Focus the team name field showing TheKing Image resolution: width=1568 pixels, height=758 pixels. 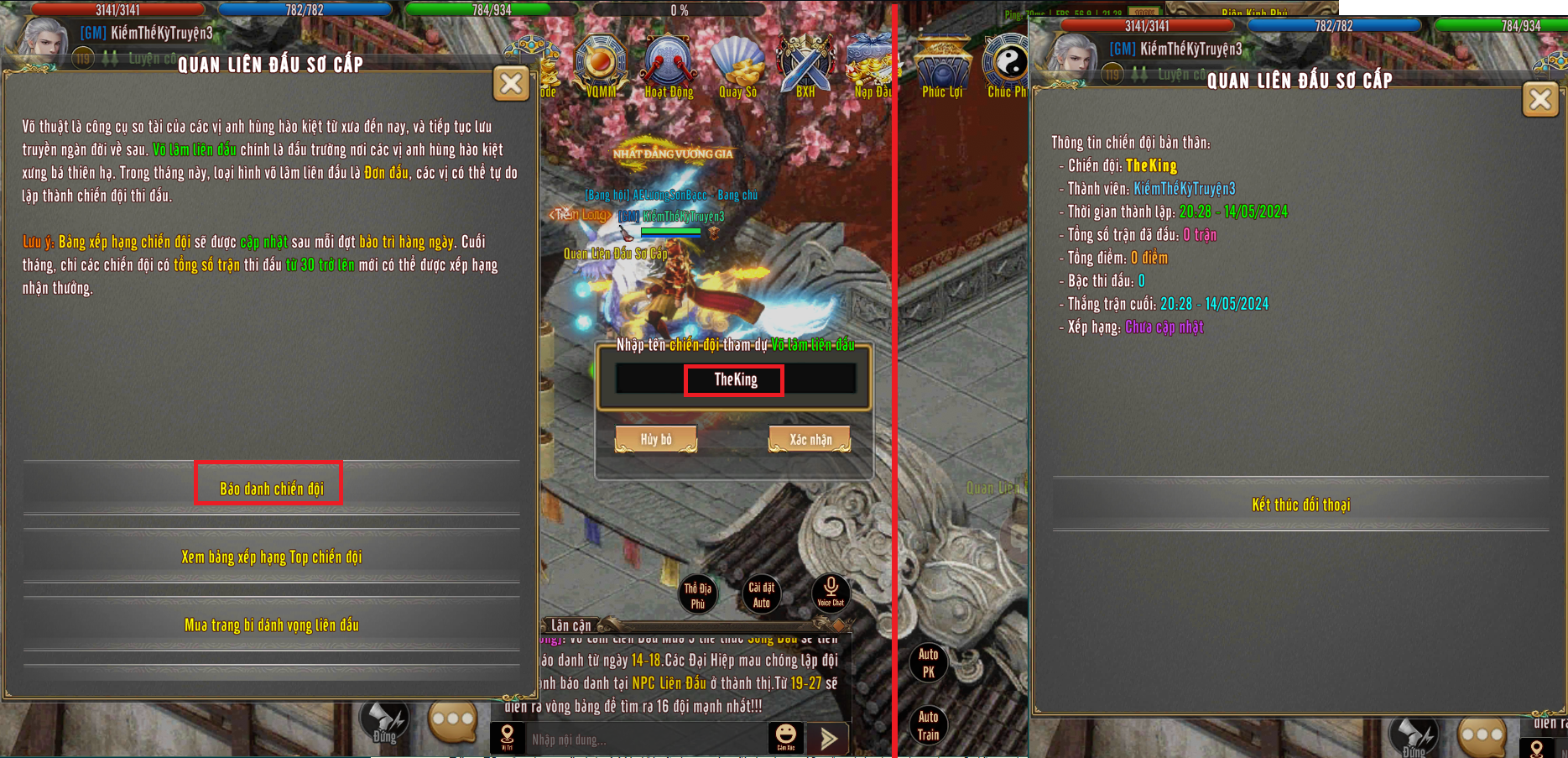coord(735,379)
